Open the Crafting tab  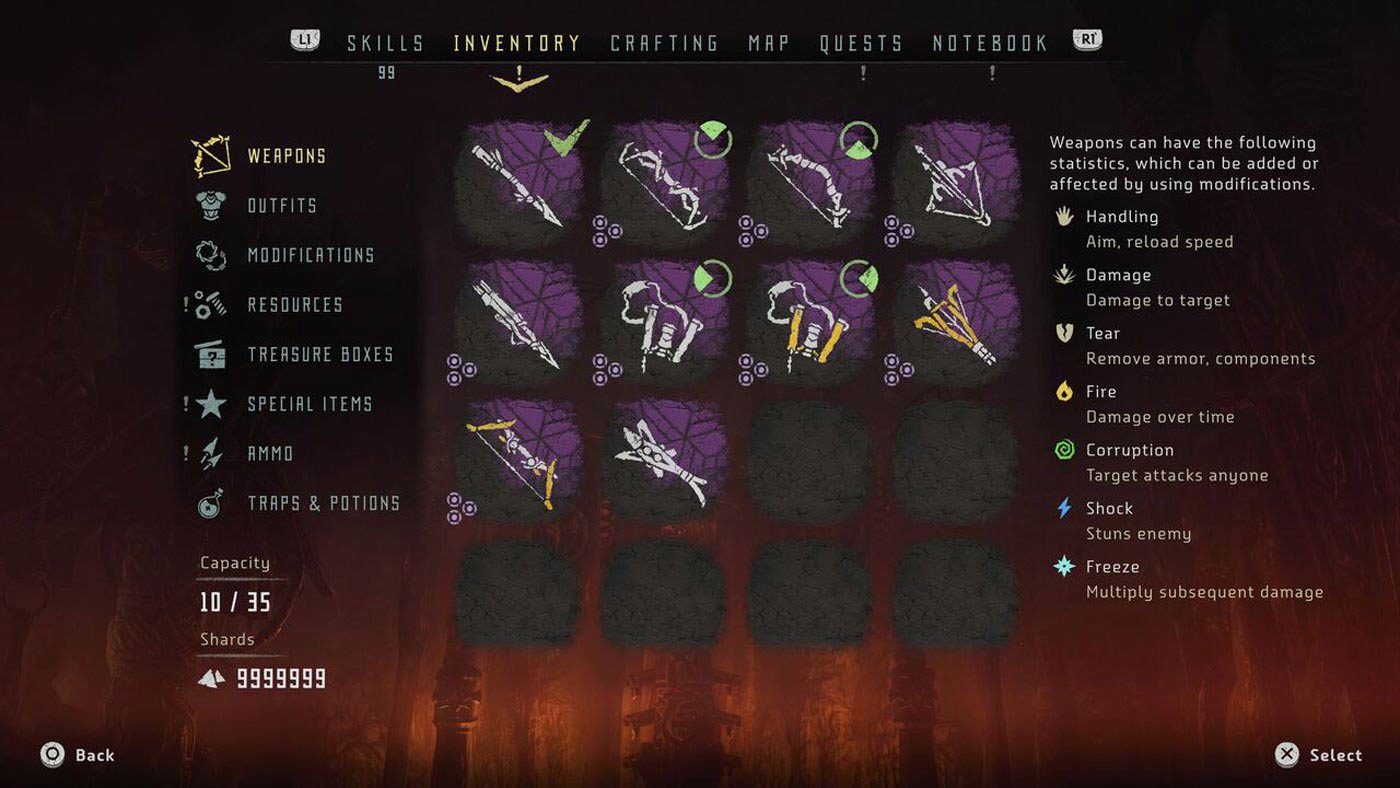pyautogui.click(x=664, y=43)
